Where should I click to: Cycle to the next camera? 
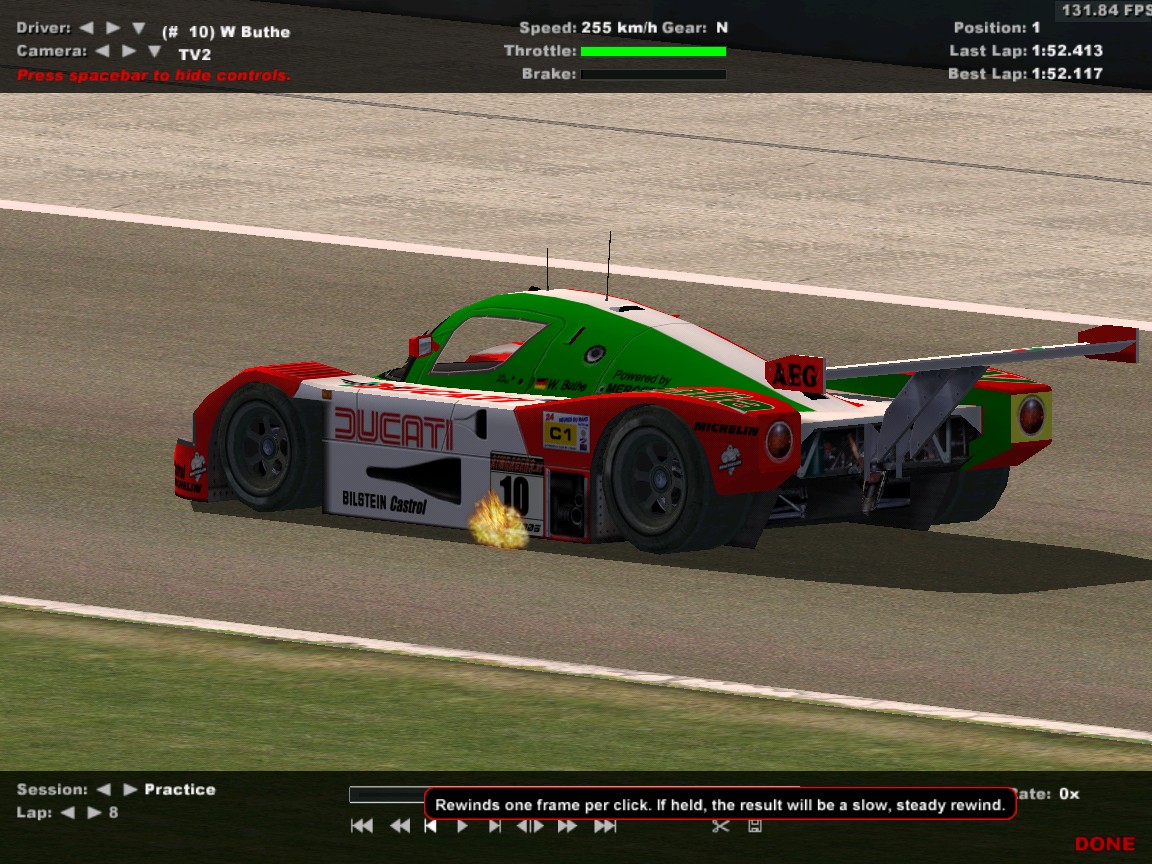[x=128, y=50]
